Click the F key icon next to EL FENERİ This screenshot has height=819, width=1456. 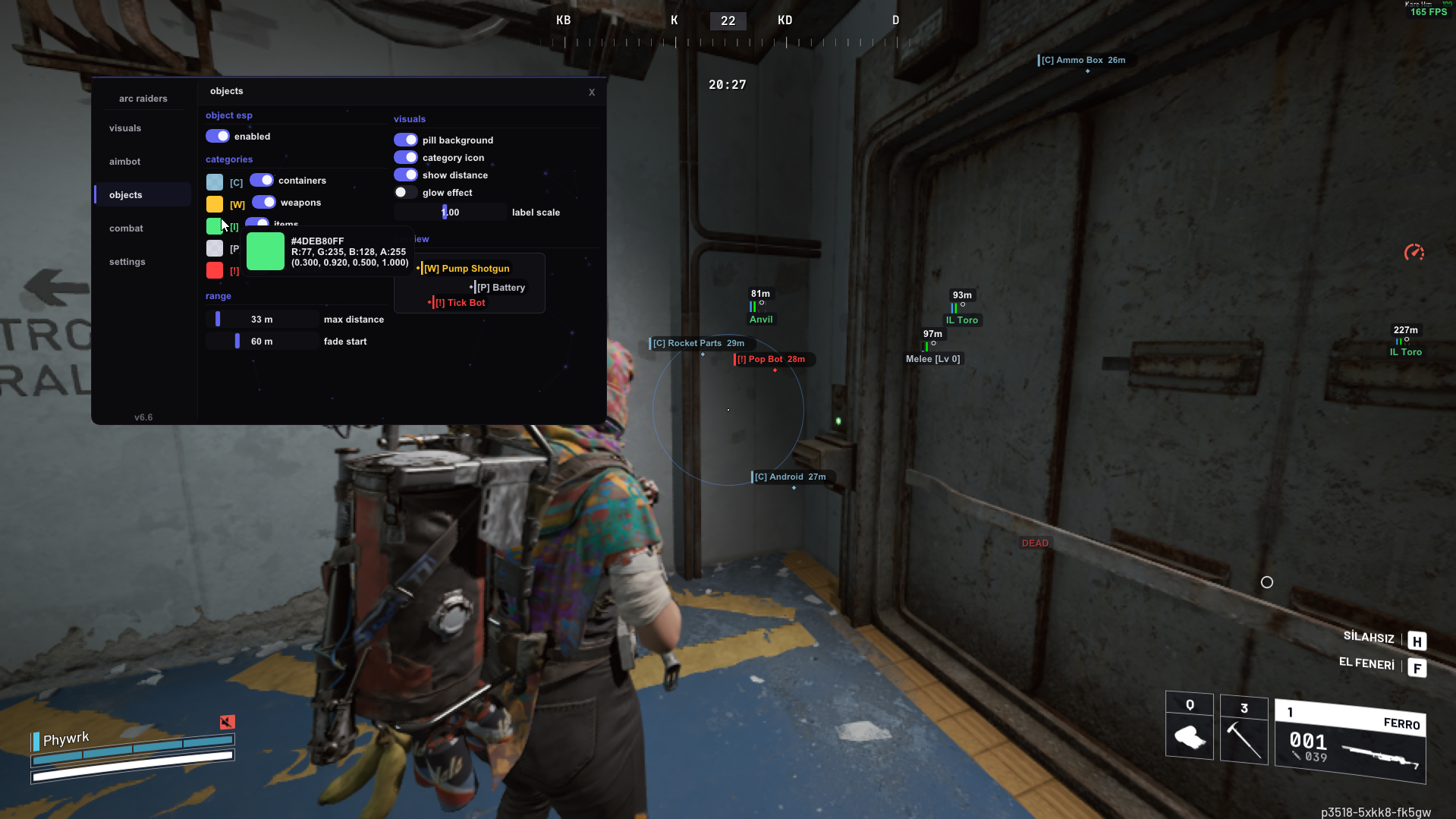[x=1417, y=668]
